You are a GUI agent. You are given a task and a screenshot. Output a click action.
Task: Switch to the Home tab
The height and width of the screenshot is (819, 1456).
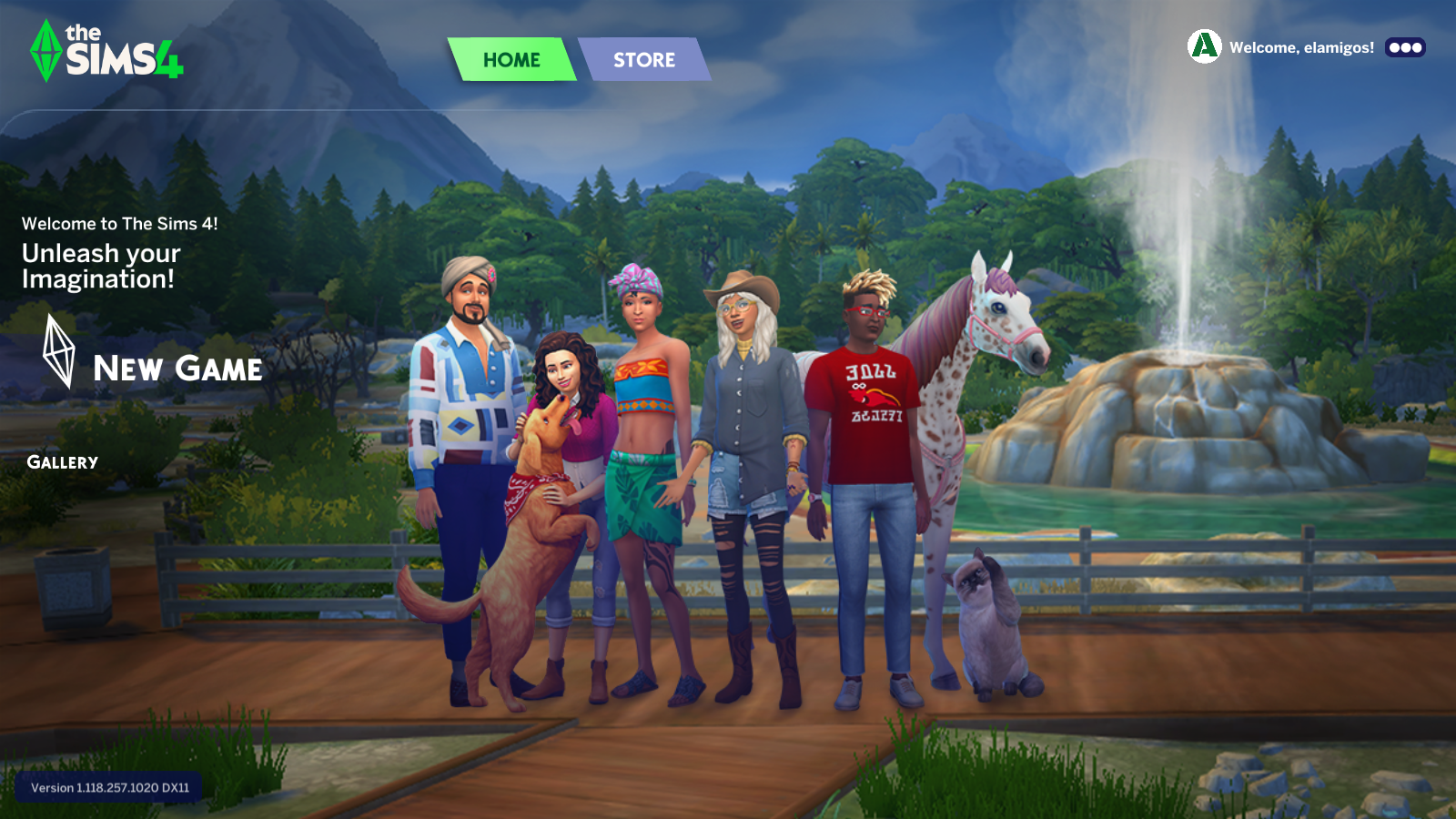click(511, 60)
